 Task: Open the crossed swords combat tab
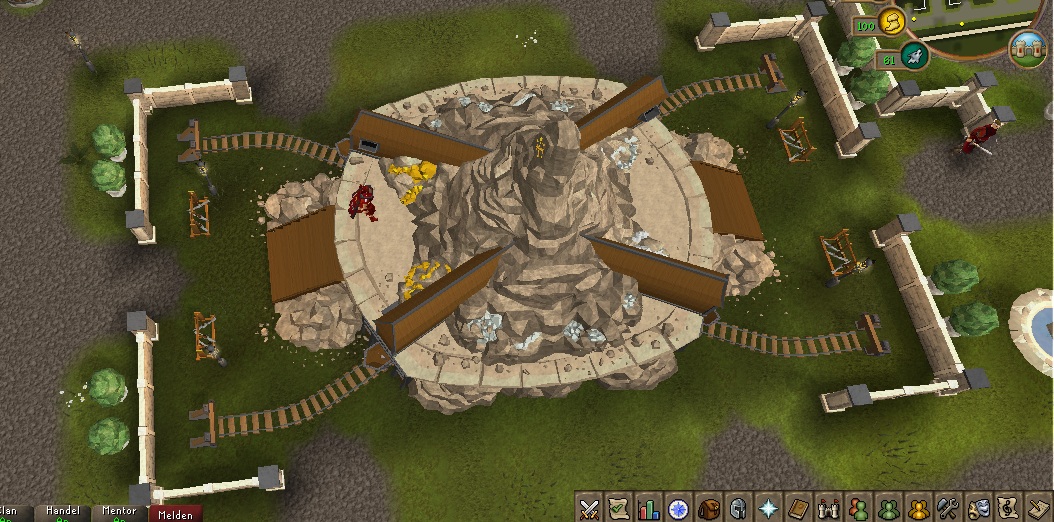click(x=590, y=508)
